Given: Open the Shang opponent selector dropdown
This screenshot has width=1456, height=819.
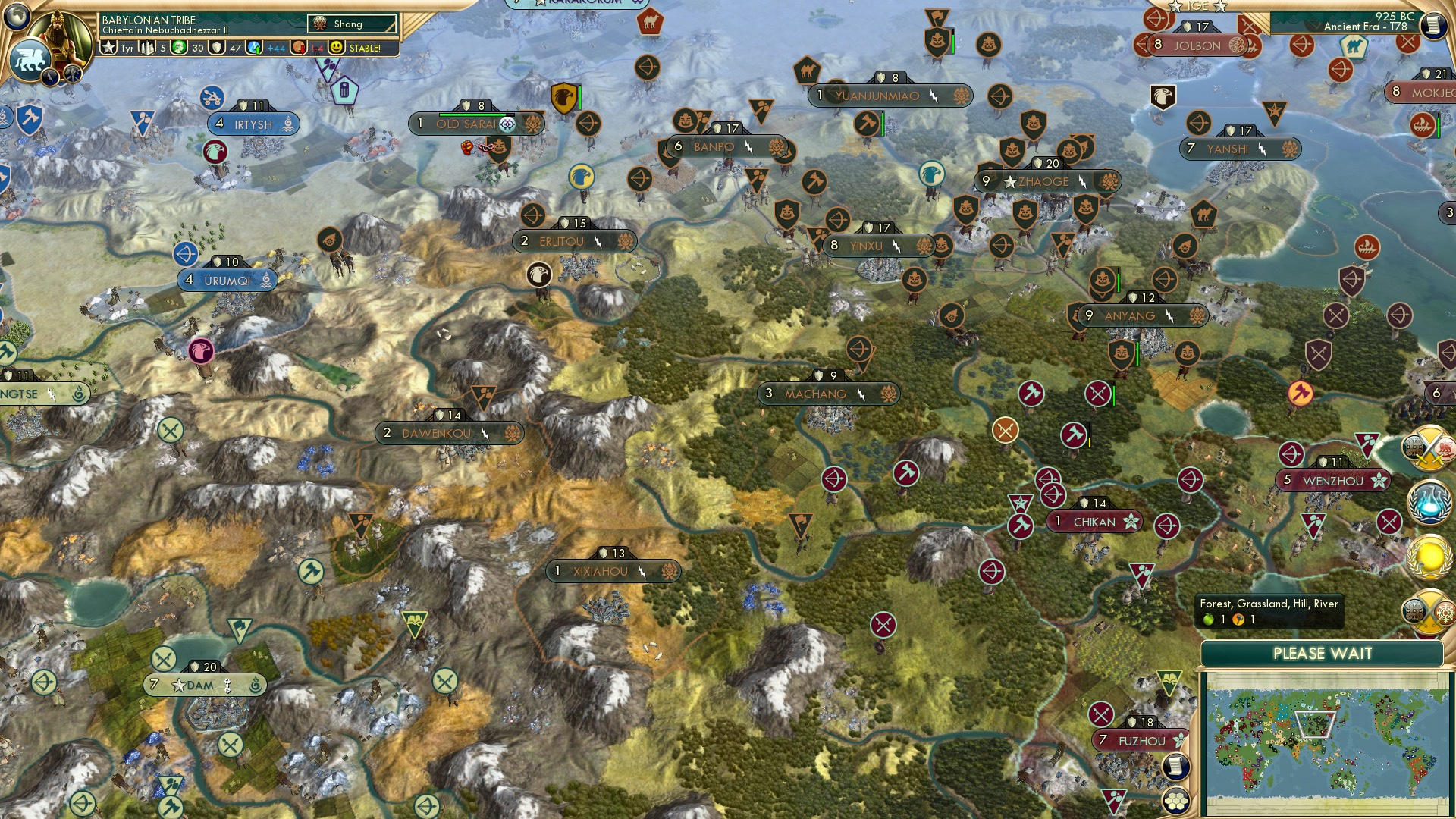Looking at the screenshot, I should [350, 24].
